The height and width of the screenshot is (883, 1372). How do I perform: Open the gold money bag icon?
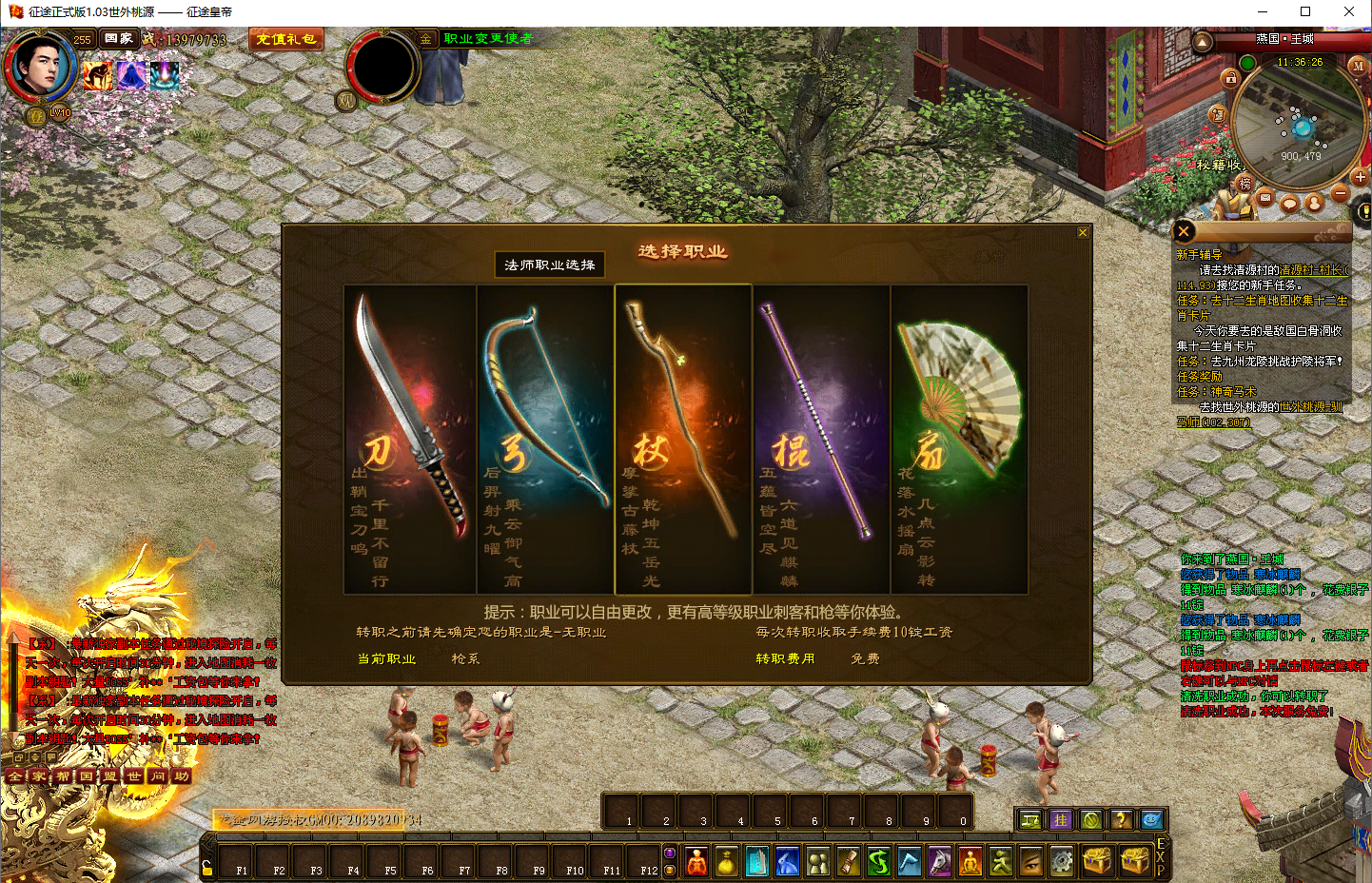[726, 862]
